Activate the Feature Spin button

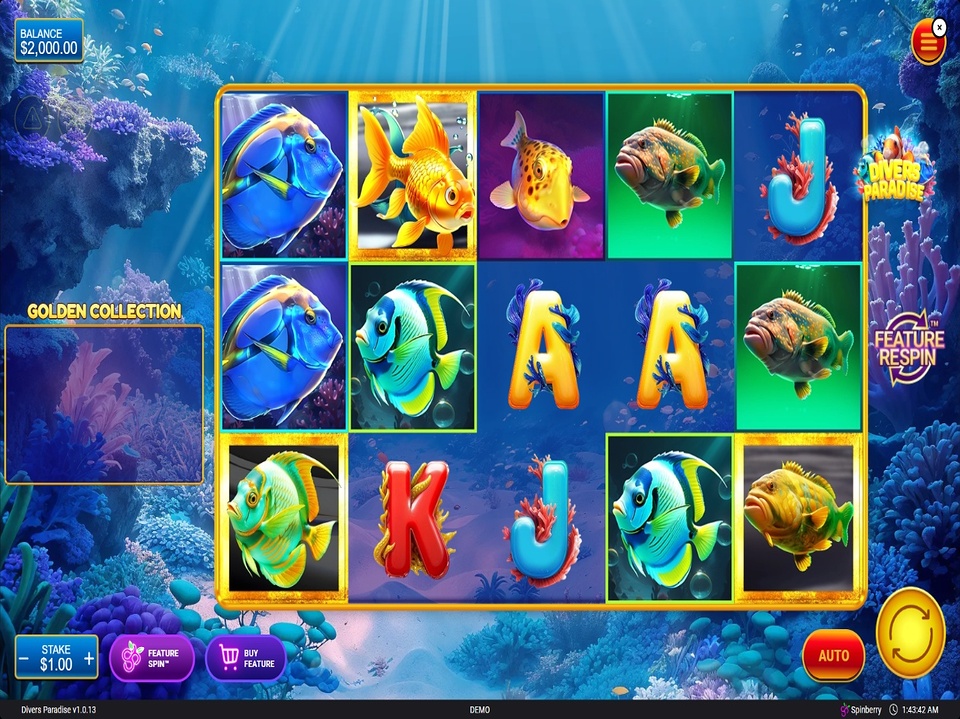click(x=151, y=657)
